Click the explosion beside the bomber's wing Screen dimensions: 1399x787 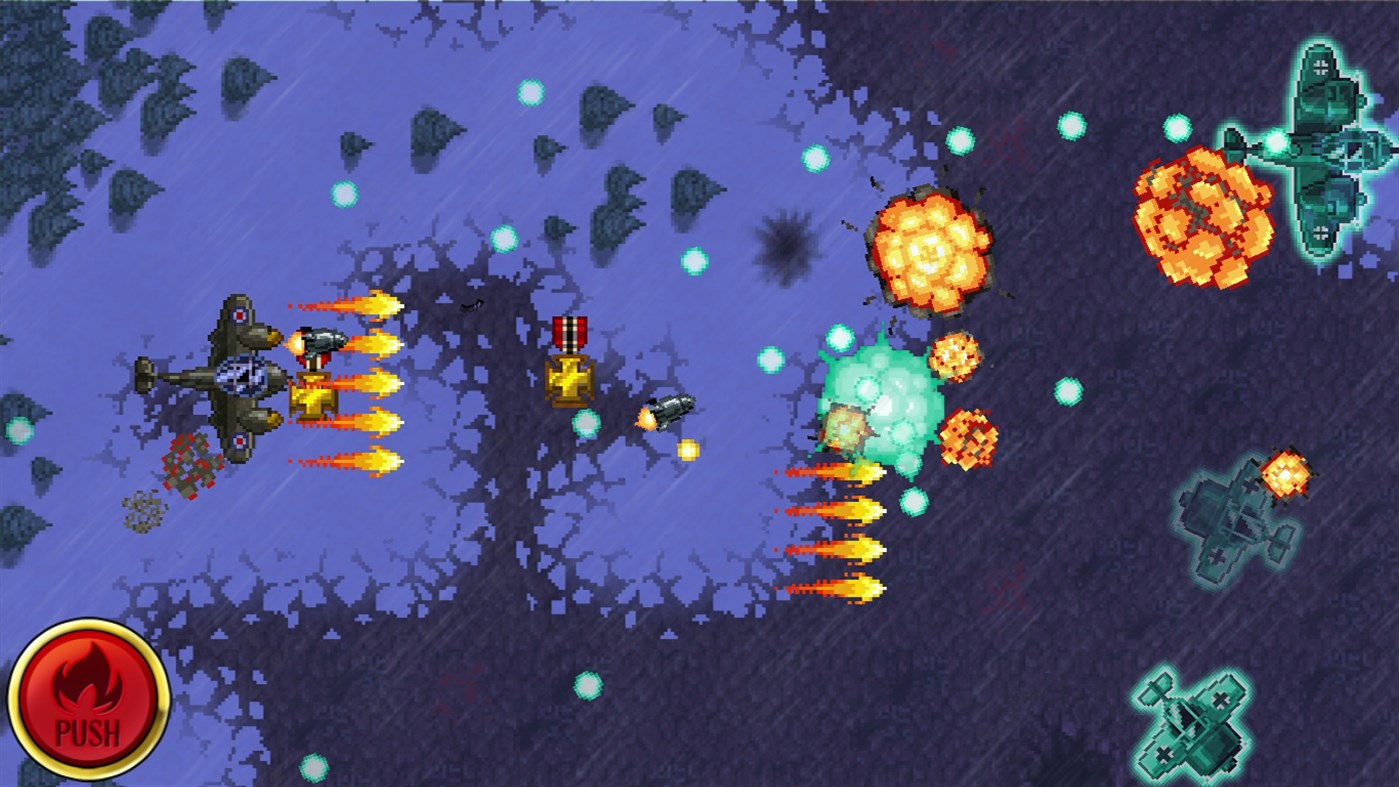(x=1205, y=210)
